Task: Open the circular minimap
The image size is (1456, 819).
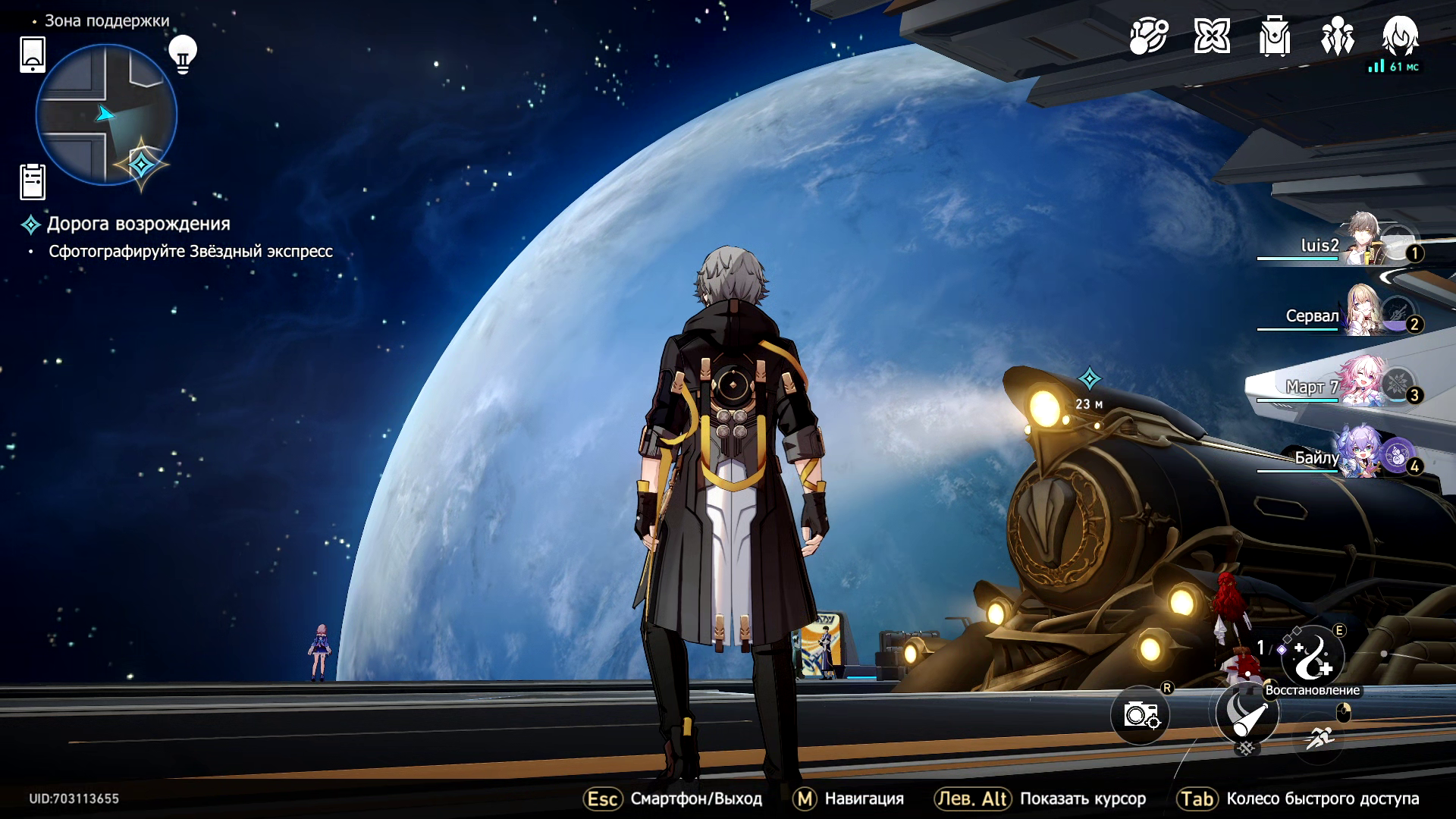Action: click(x=106, y=115)
